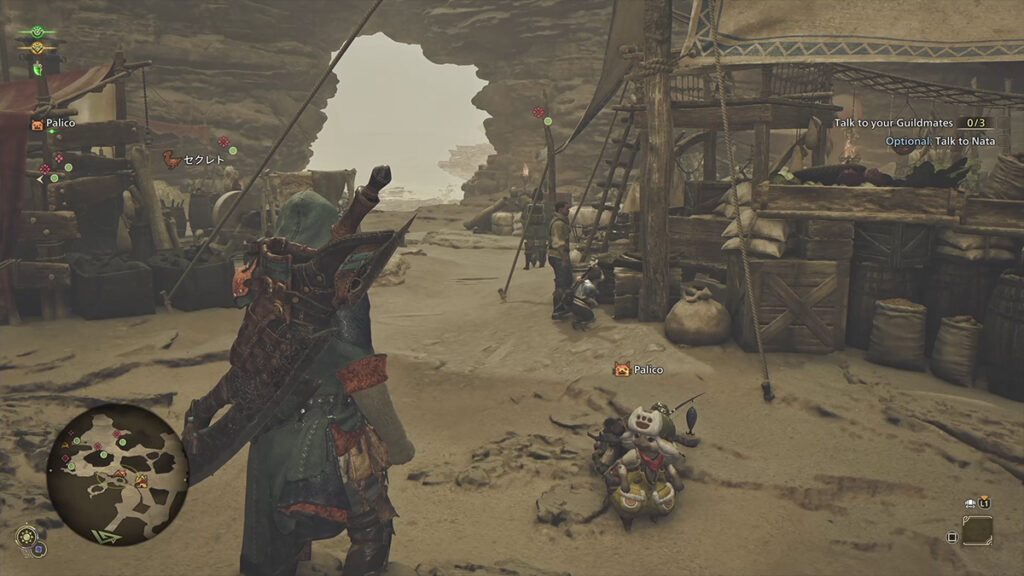Click the green sharpness gauge icon

[37, 32]
